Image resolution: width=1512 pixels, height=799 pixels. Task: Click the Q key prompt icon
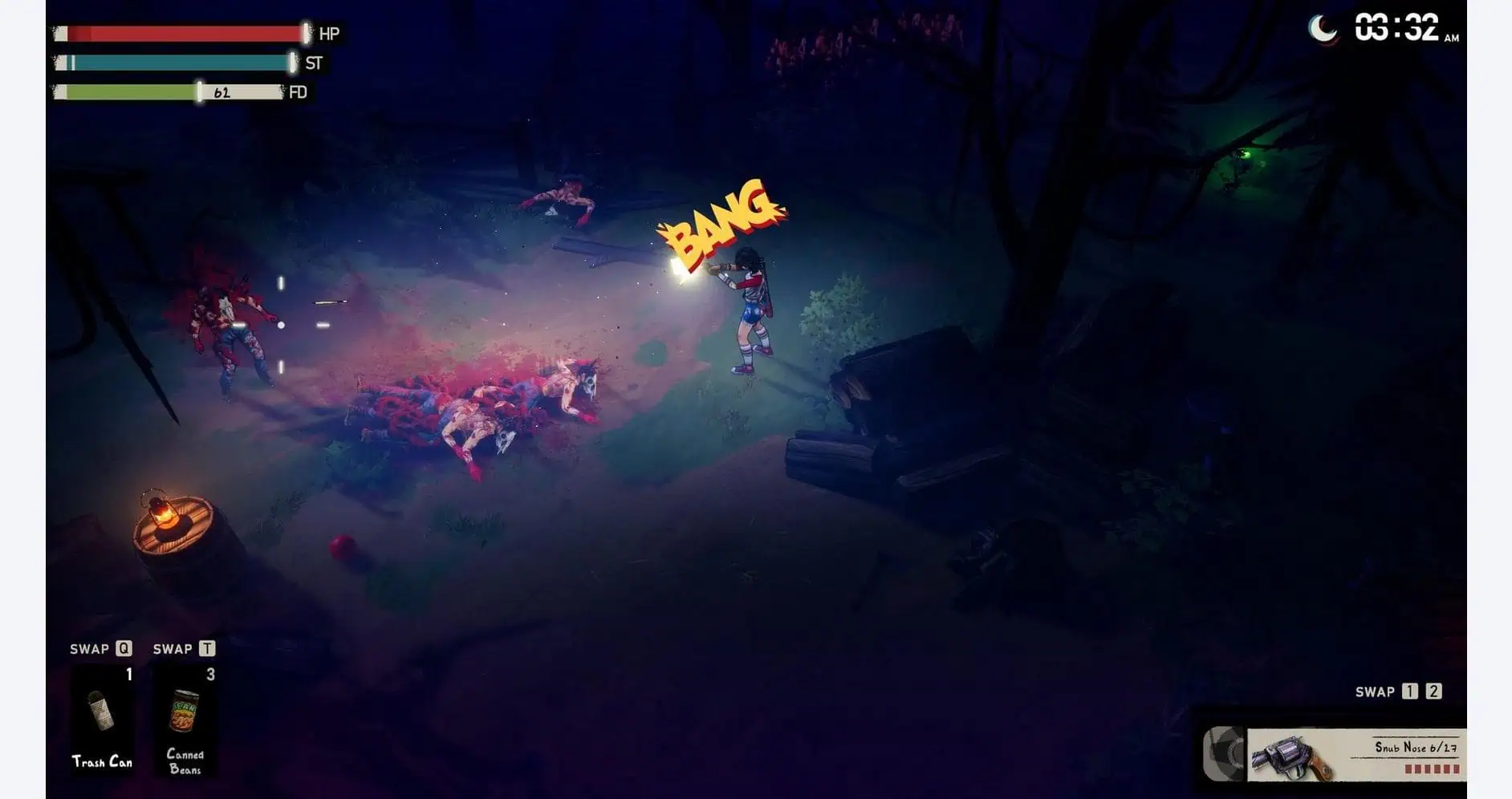(123, 648)
